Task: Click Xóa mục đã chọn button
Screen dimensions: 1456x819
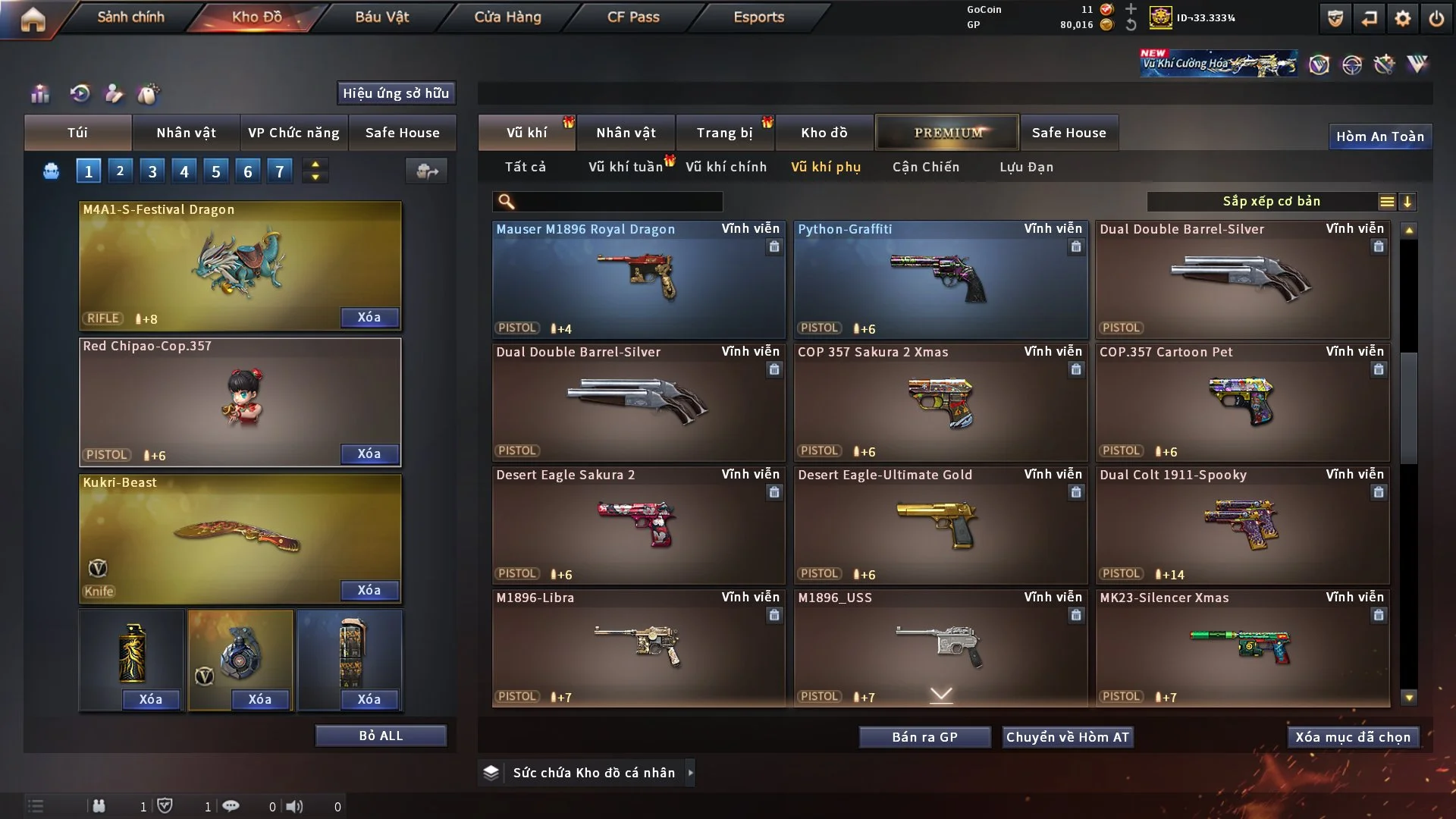Action: click(1353, 737)
